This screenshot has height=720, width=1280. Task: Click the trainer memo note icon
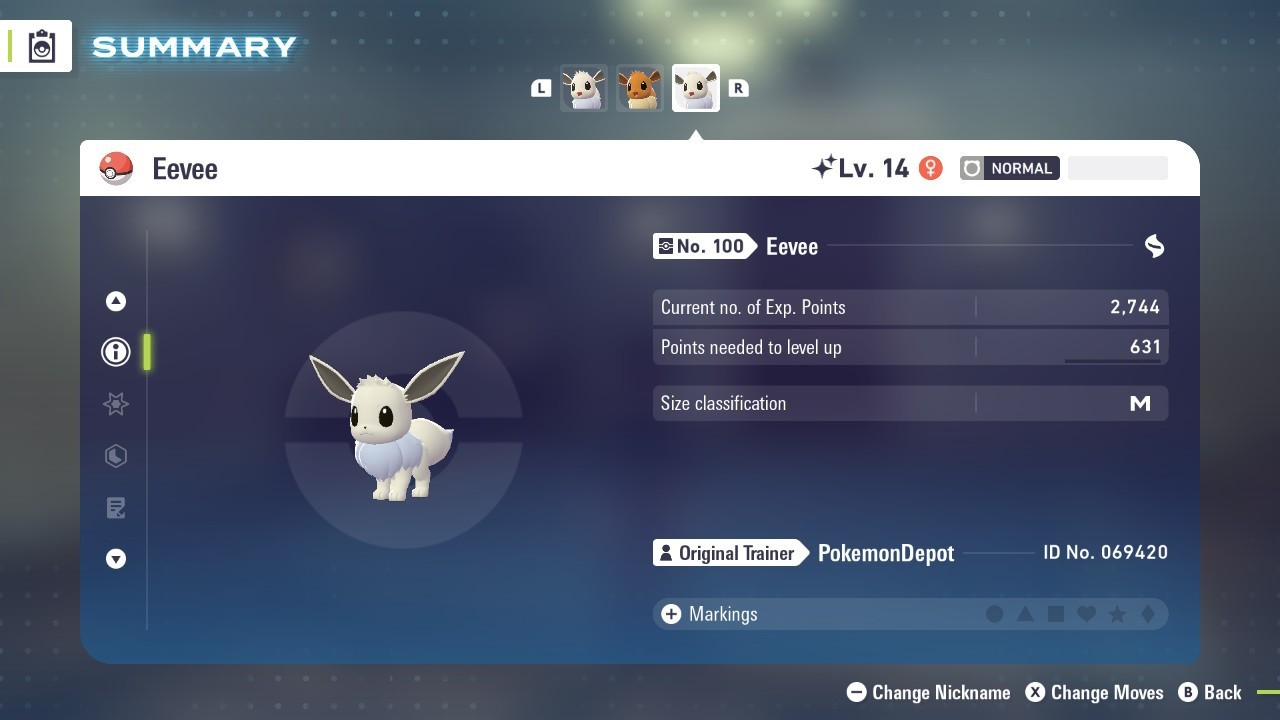[116, 507]
